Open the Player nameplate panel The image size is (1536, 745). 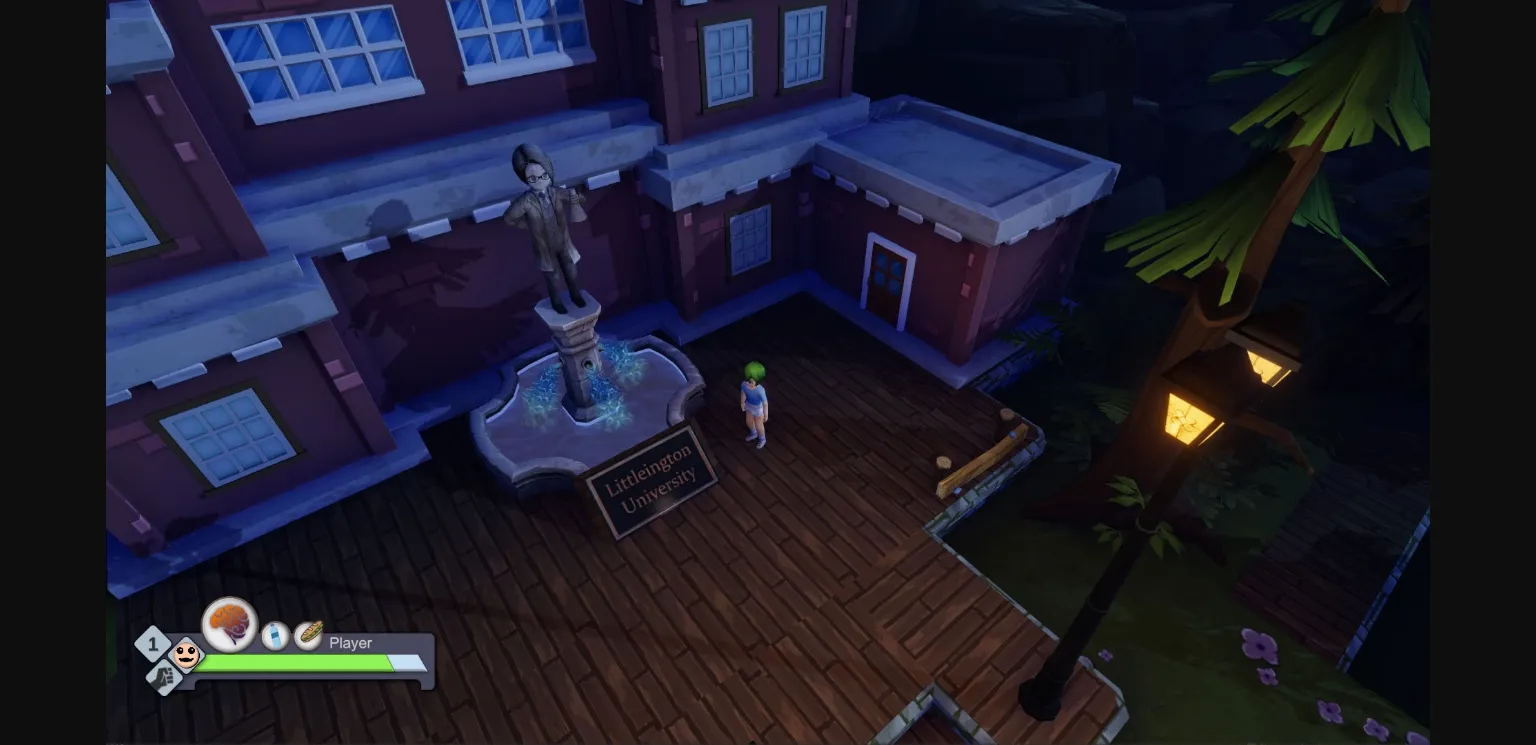click(x=350, y=643)
